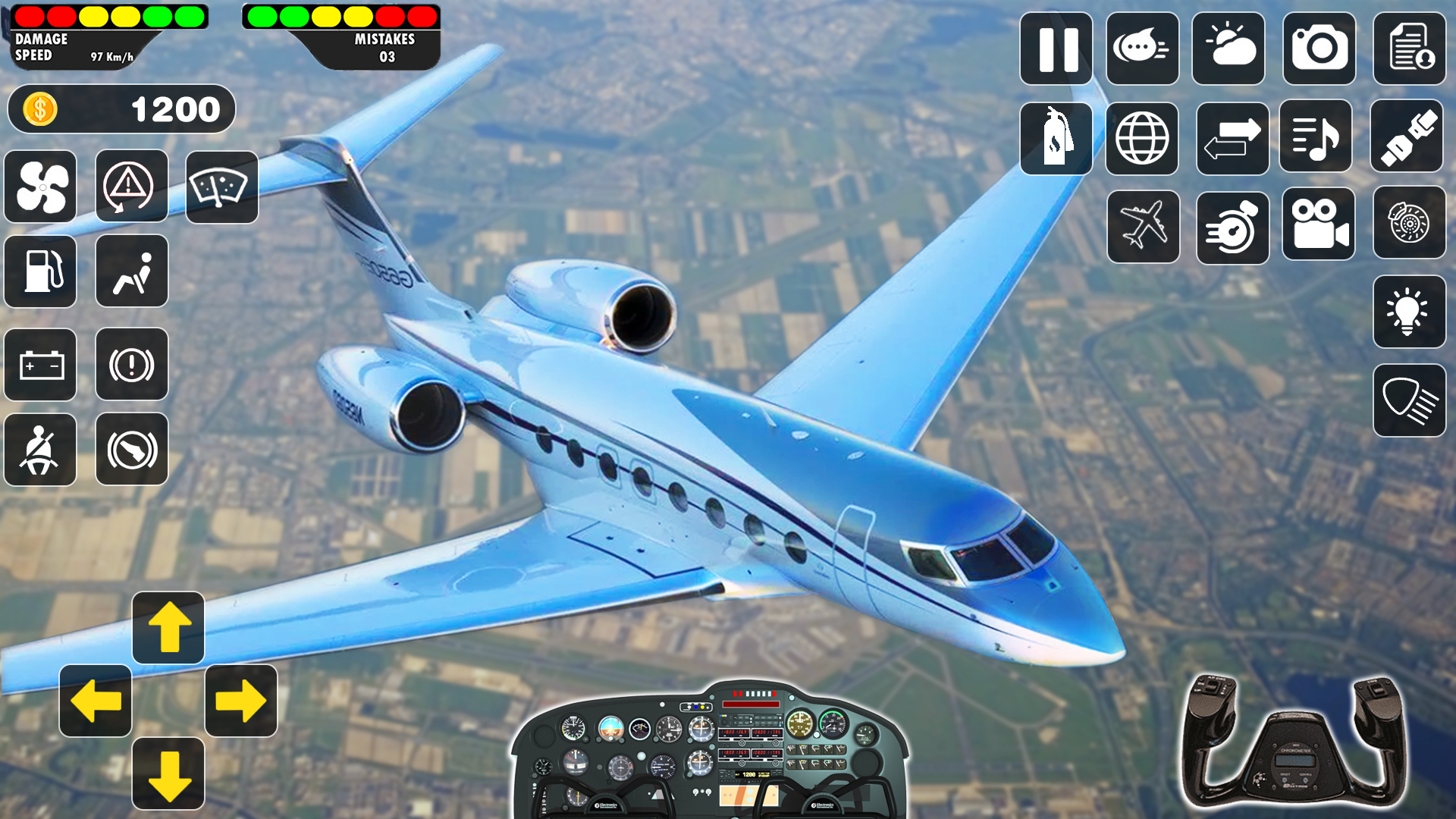This screenshot has height=819, width=1456.
Task: Open the music settings
Action: [1318, 138]
